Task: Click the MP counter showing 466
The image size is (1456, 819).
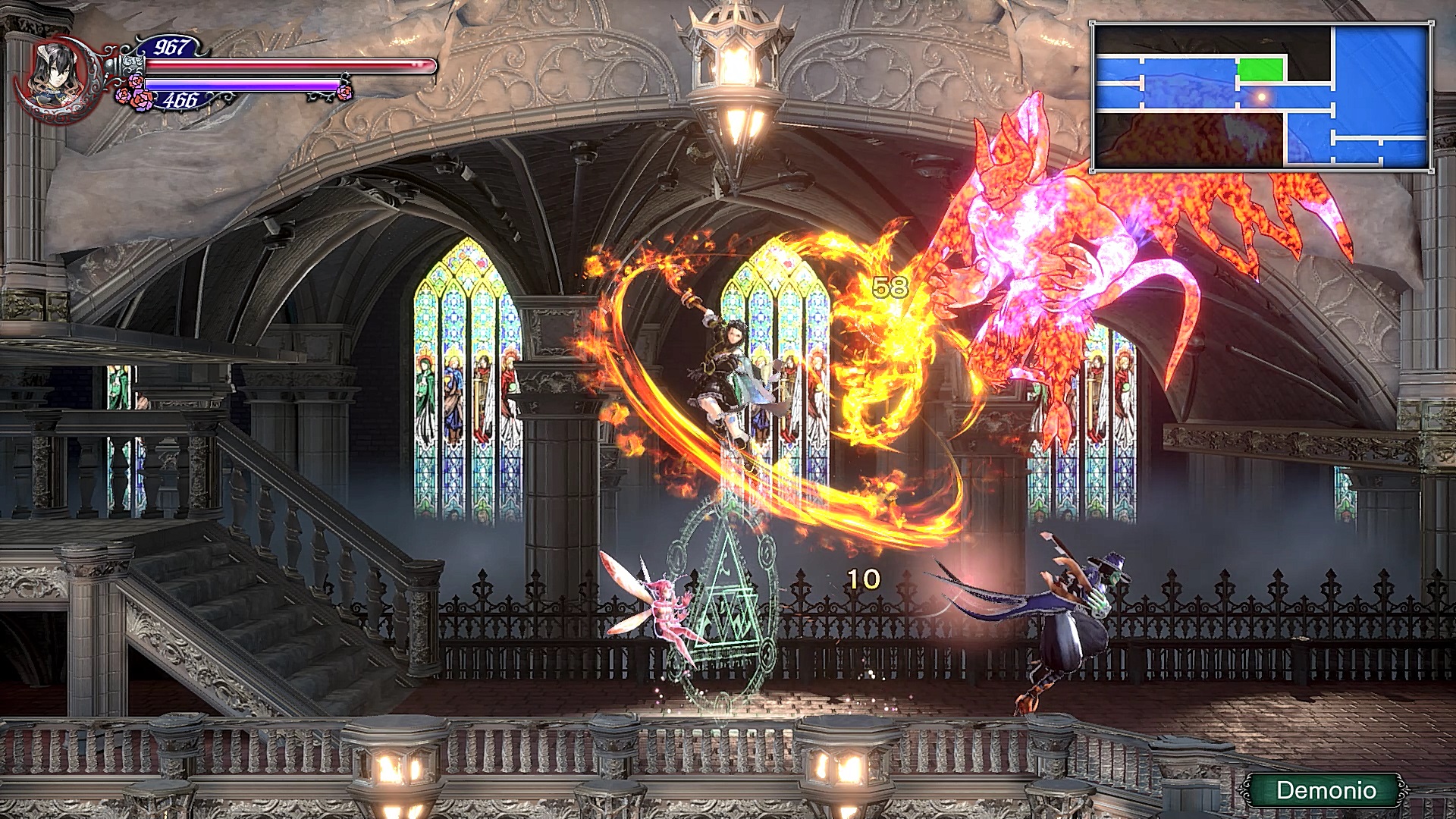Action: coord(181,98)
